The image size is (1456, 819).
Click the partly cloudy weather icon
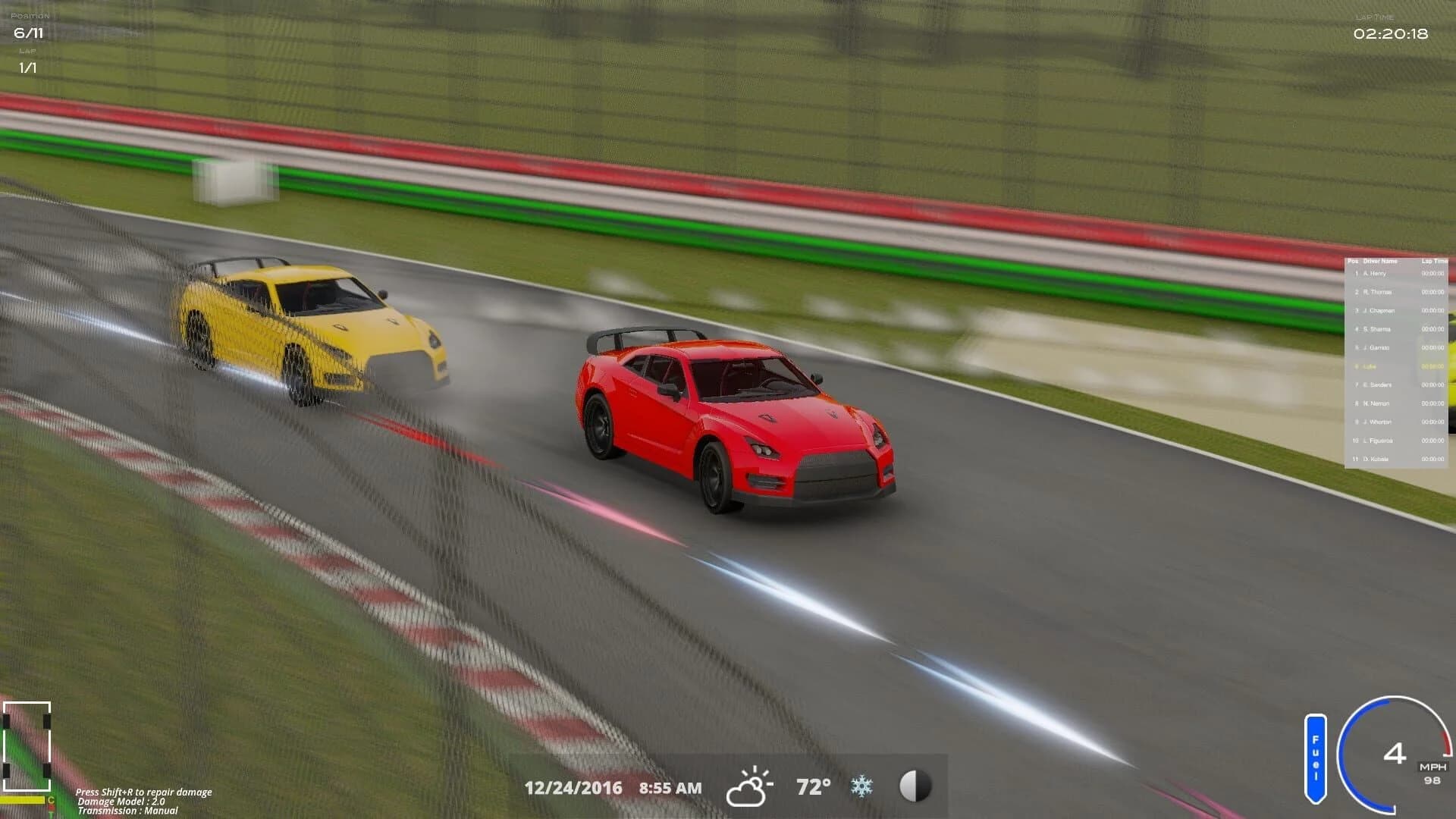tap(749, 786)
